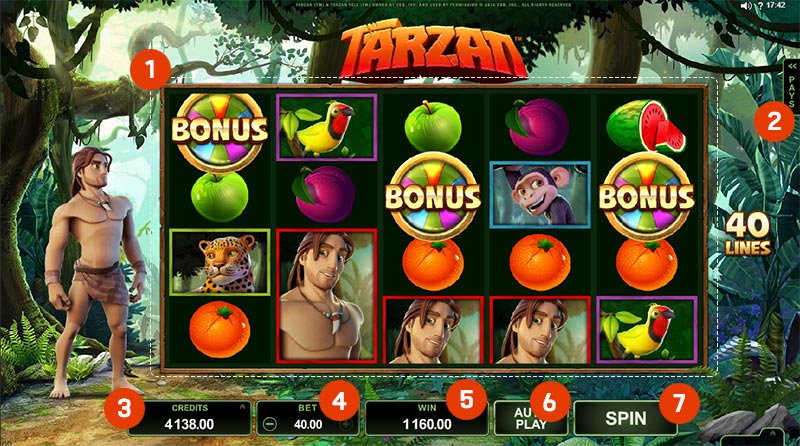Toggle sound with the speaker icon
This screenshot has width=800, height=446.
pos(745,6)
